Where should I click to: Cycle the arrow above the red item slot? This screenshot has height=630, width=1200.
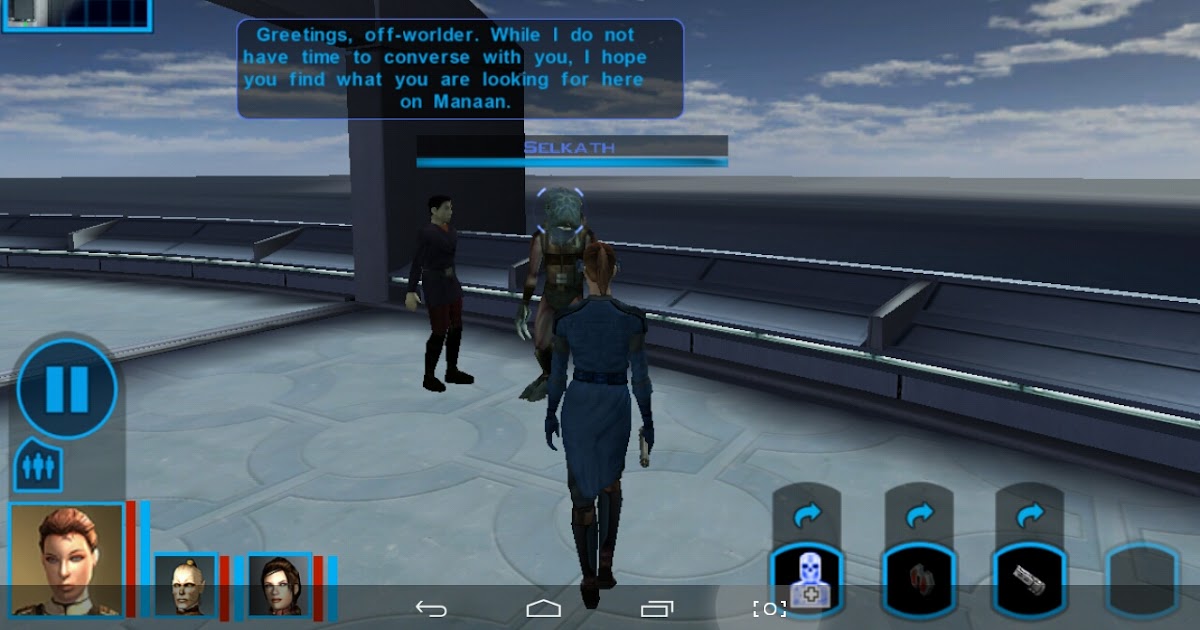919,515
